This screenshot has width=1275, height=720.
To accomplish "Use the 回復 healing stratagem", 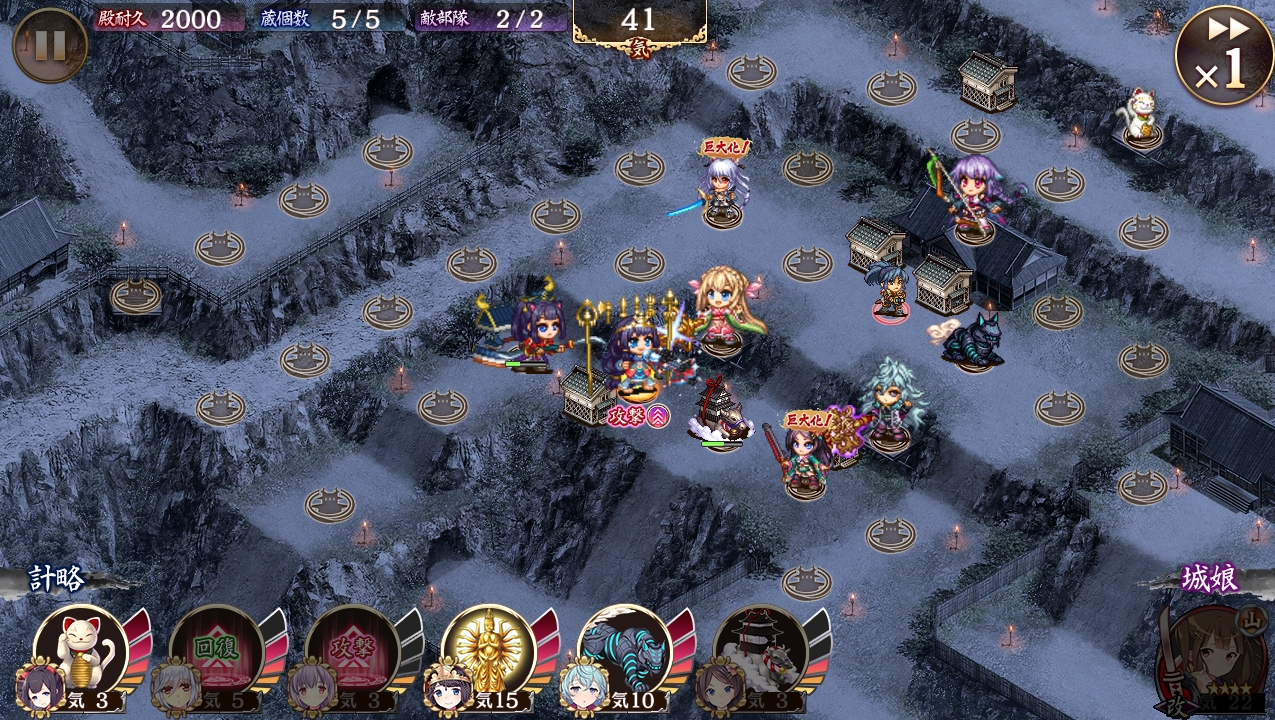I will pyautogui.click(x=217, y=650).
